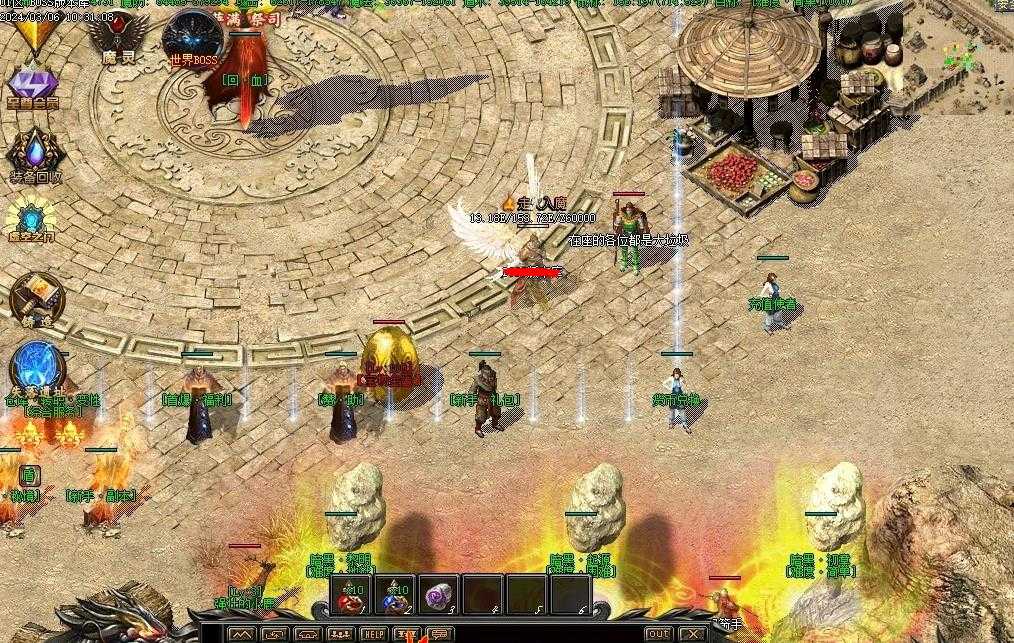
Task: Click the blue swirling orb icon
Action: click(x=38, y=367)
